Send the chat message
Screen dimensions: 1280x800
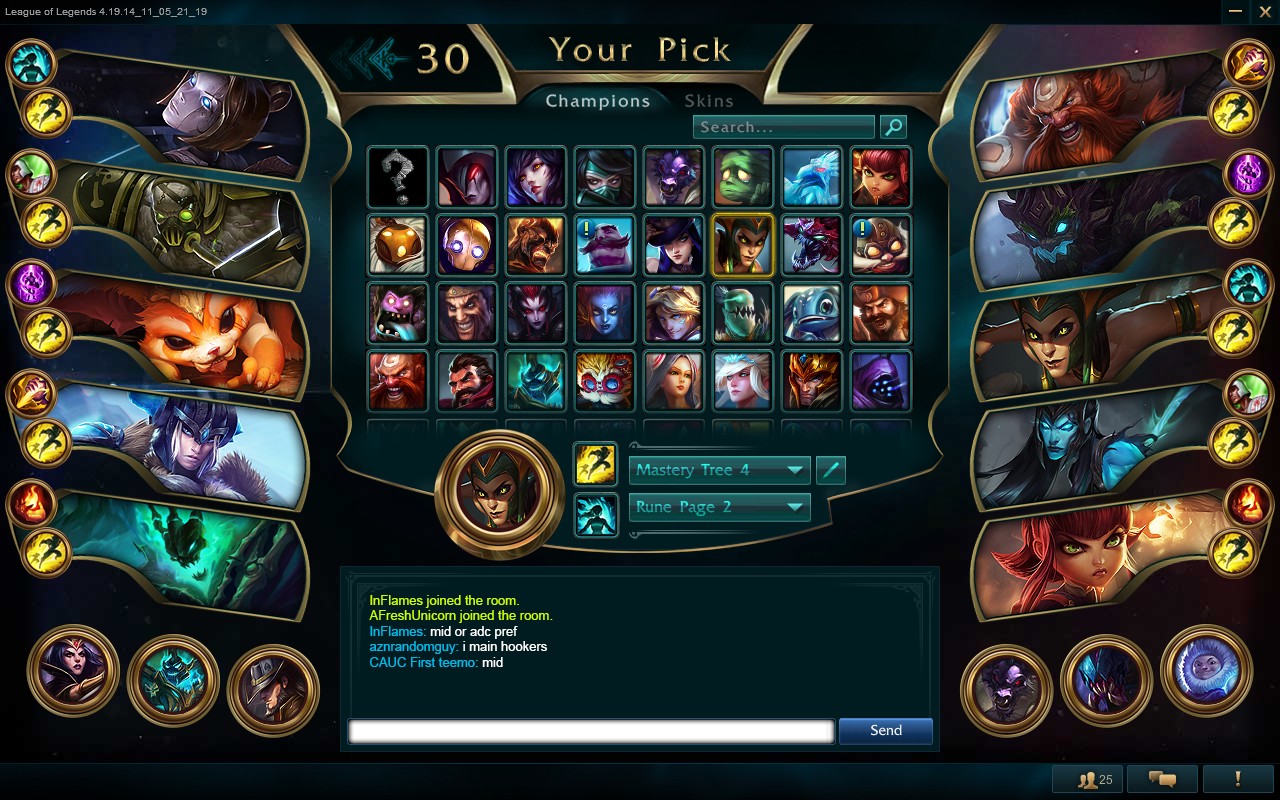[885, 731]
